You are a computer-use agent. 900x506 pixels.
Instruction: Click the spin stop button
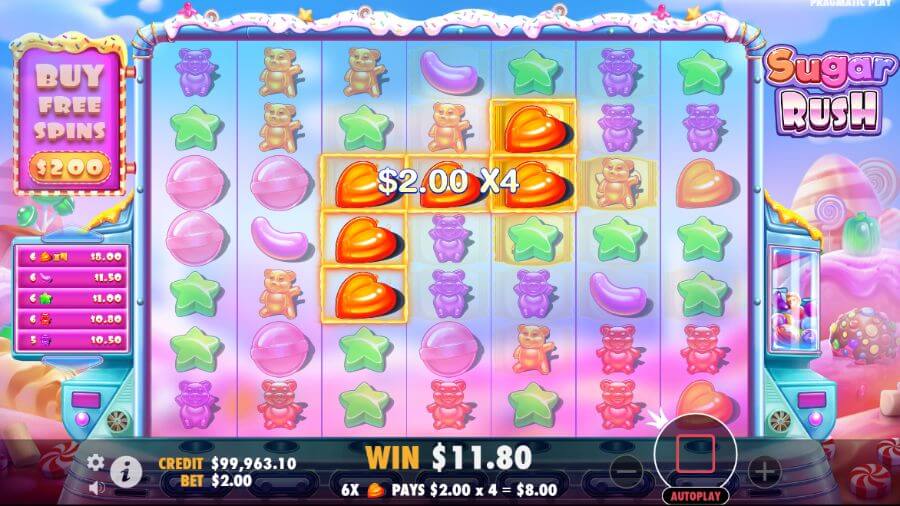tap(695, 454)
